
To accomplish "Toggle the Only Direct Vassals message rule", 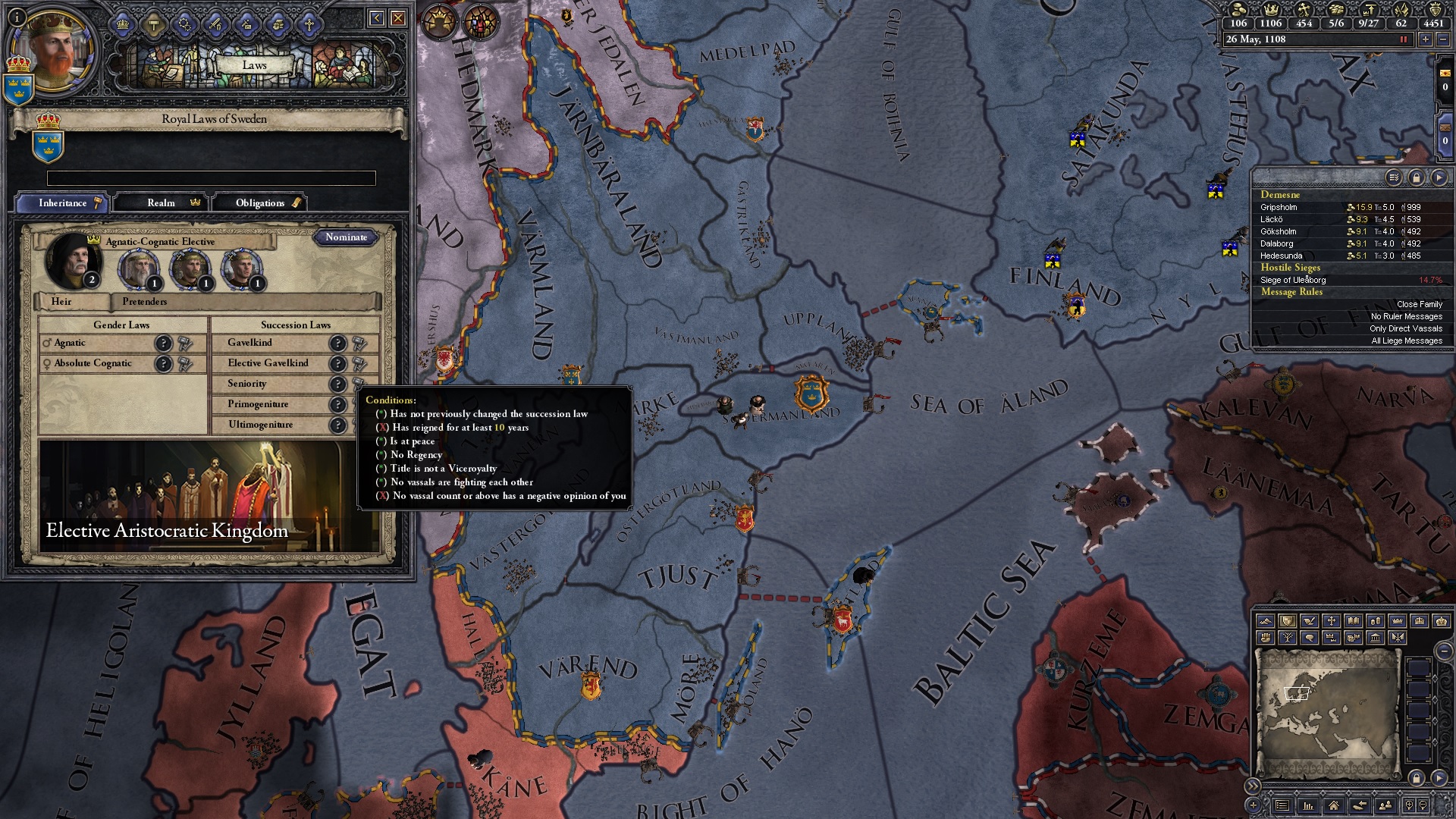I will click(1407, 328).
